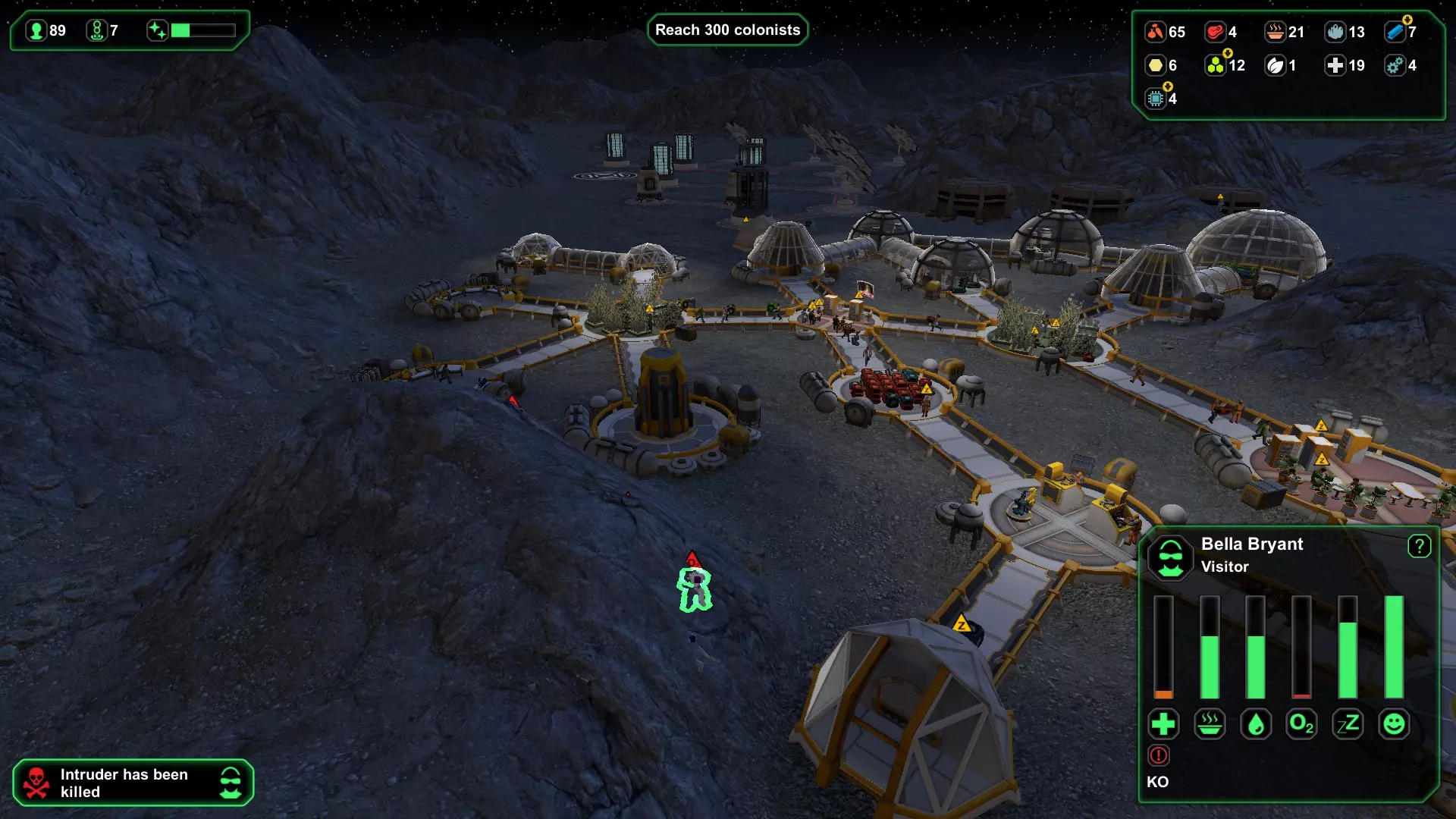Click the prestige star icon
The width and height of the screenshot is (1456, 819).
pyautogui.click(x=157, y=30)
